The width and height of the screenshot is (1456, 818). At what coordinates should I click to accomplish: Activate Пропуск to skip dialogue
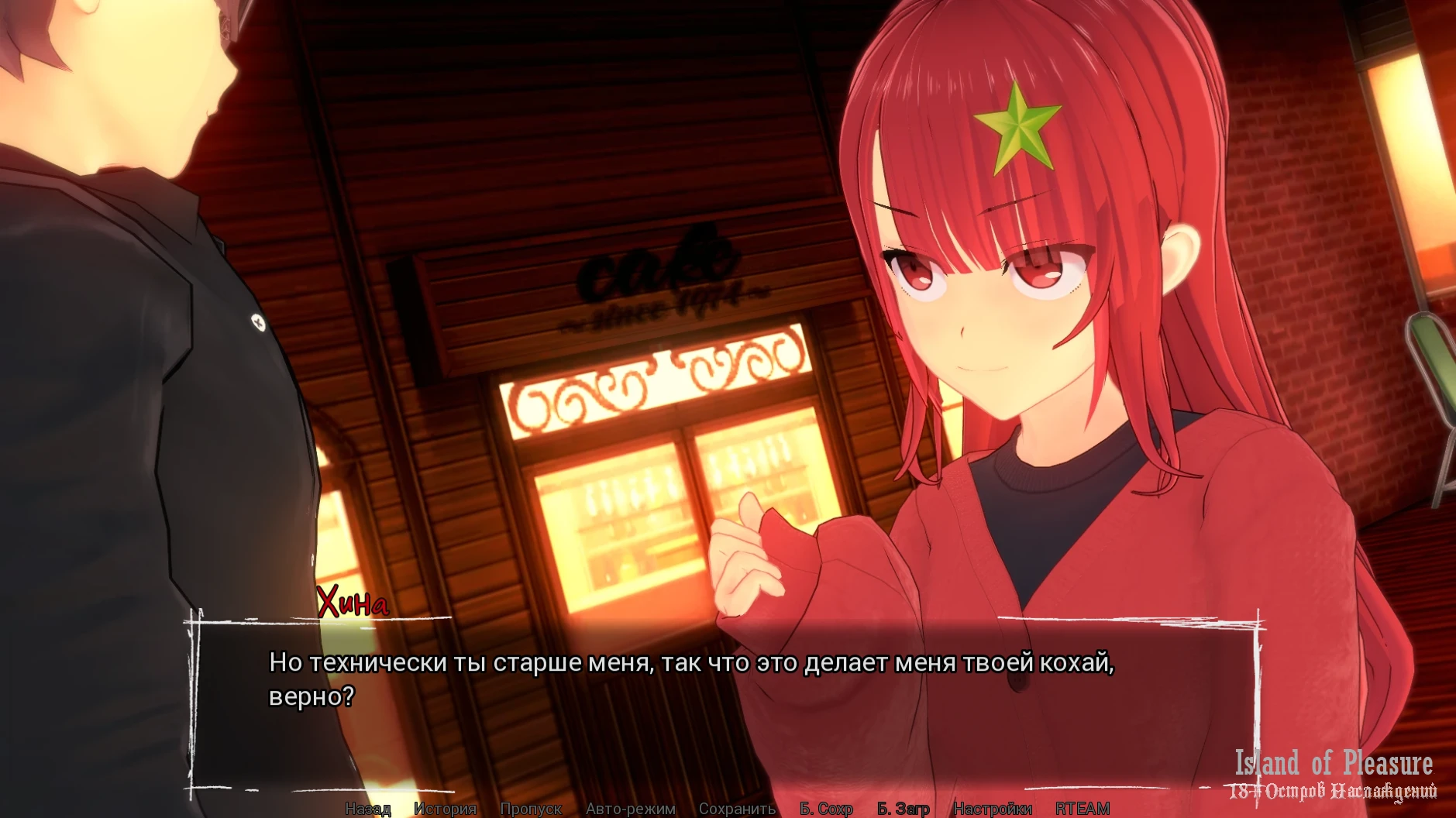click(531, 809)
